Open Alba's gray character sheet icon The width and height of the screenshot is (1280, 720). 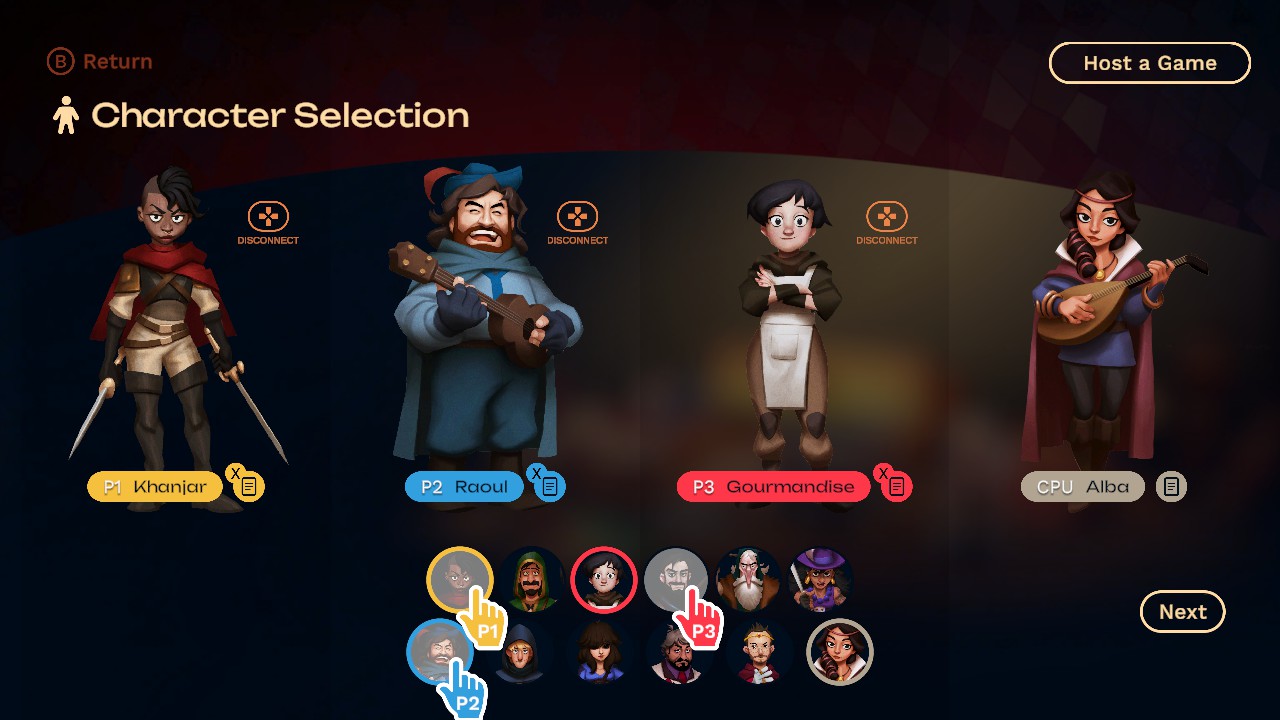(1170, 486)
